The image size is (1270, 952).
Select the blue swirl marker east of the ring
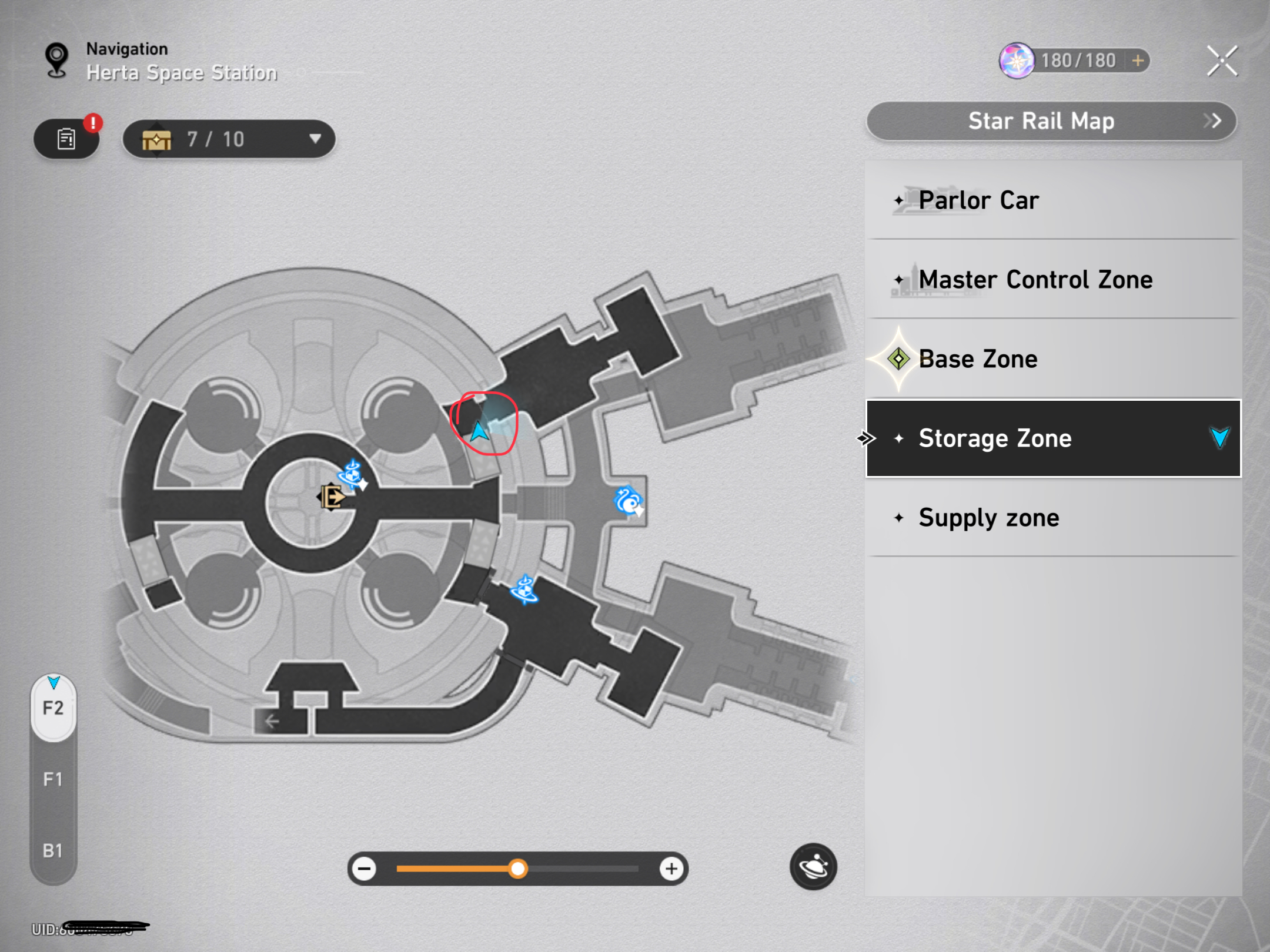[x=628, y=501]
